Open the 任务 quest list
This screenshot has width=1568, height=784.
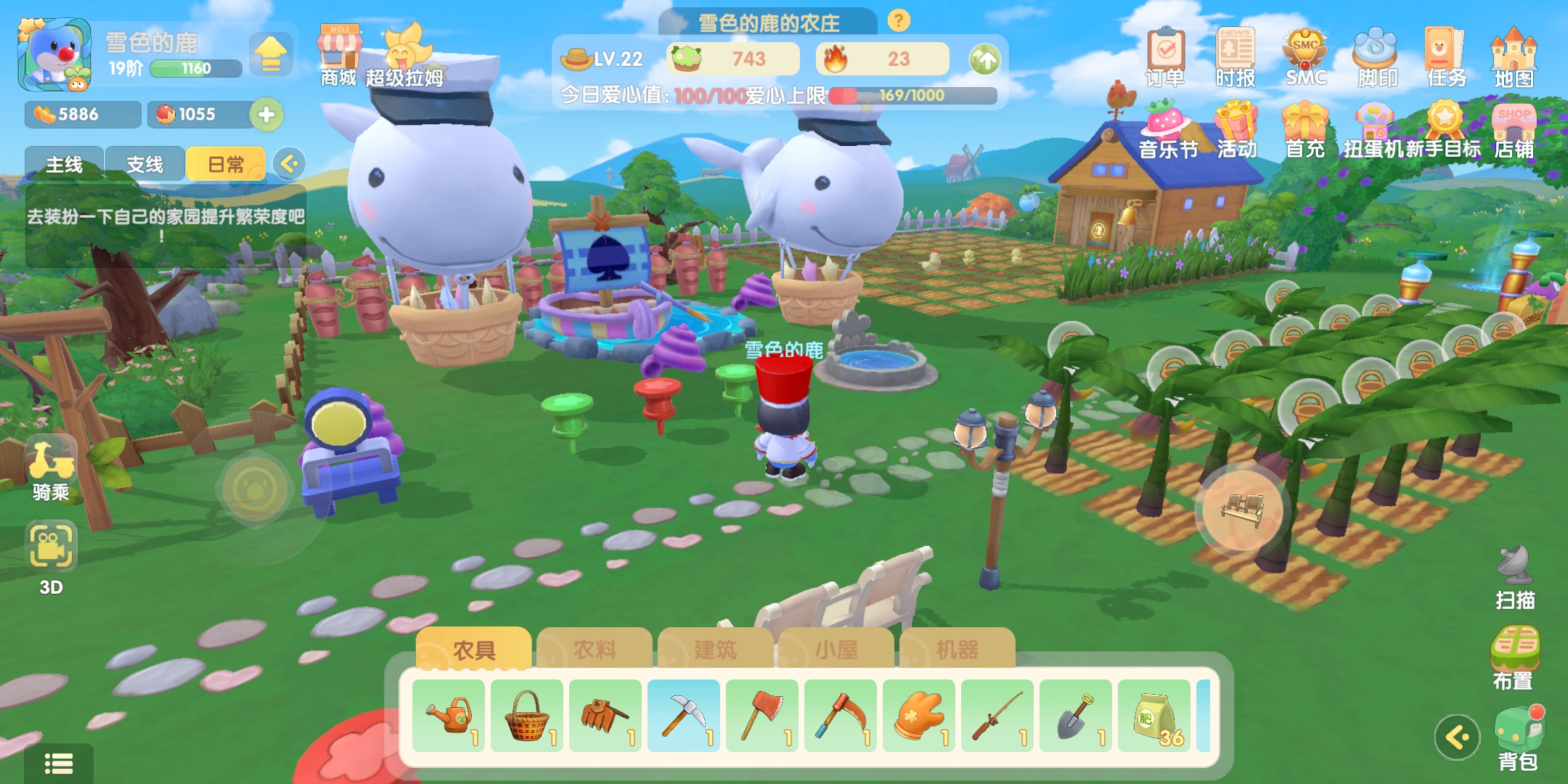pos(1446,57)
